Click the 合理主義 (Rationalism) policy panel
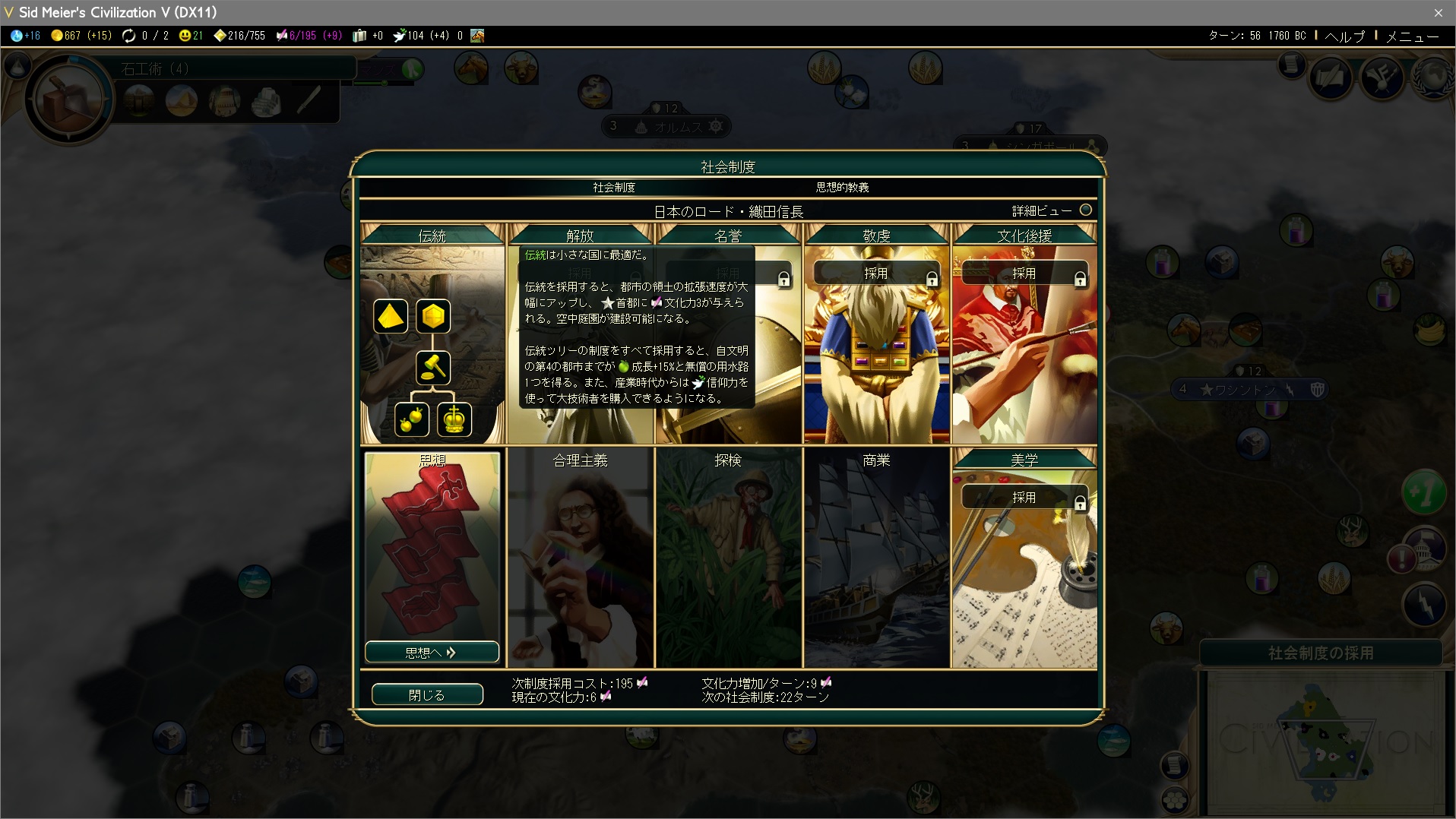Viewport: 1456px width, 819px height. coord(580,558)
